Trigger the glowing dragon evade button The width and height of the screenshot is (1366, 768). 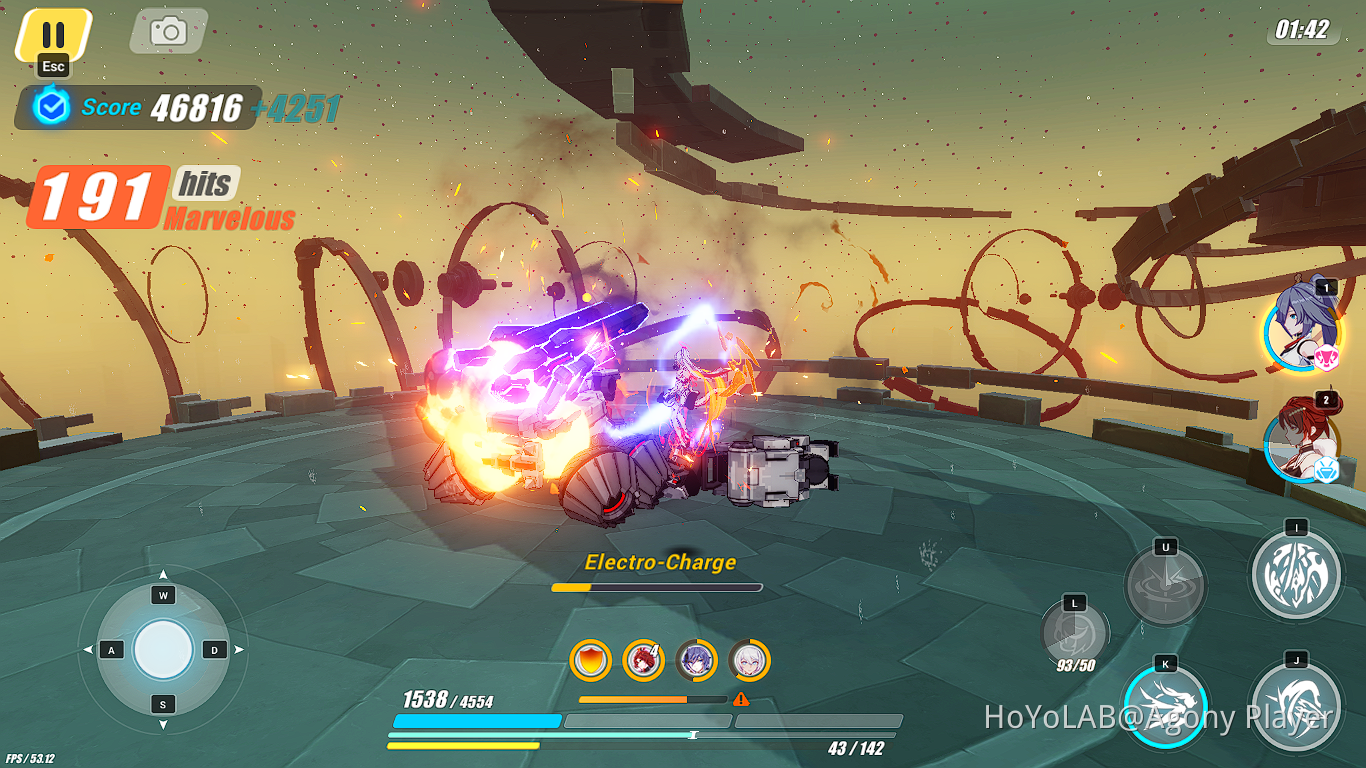(1165, 706)
